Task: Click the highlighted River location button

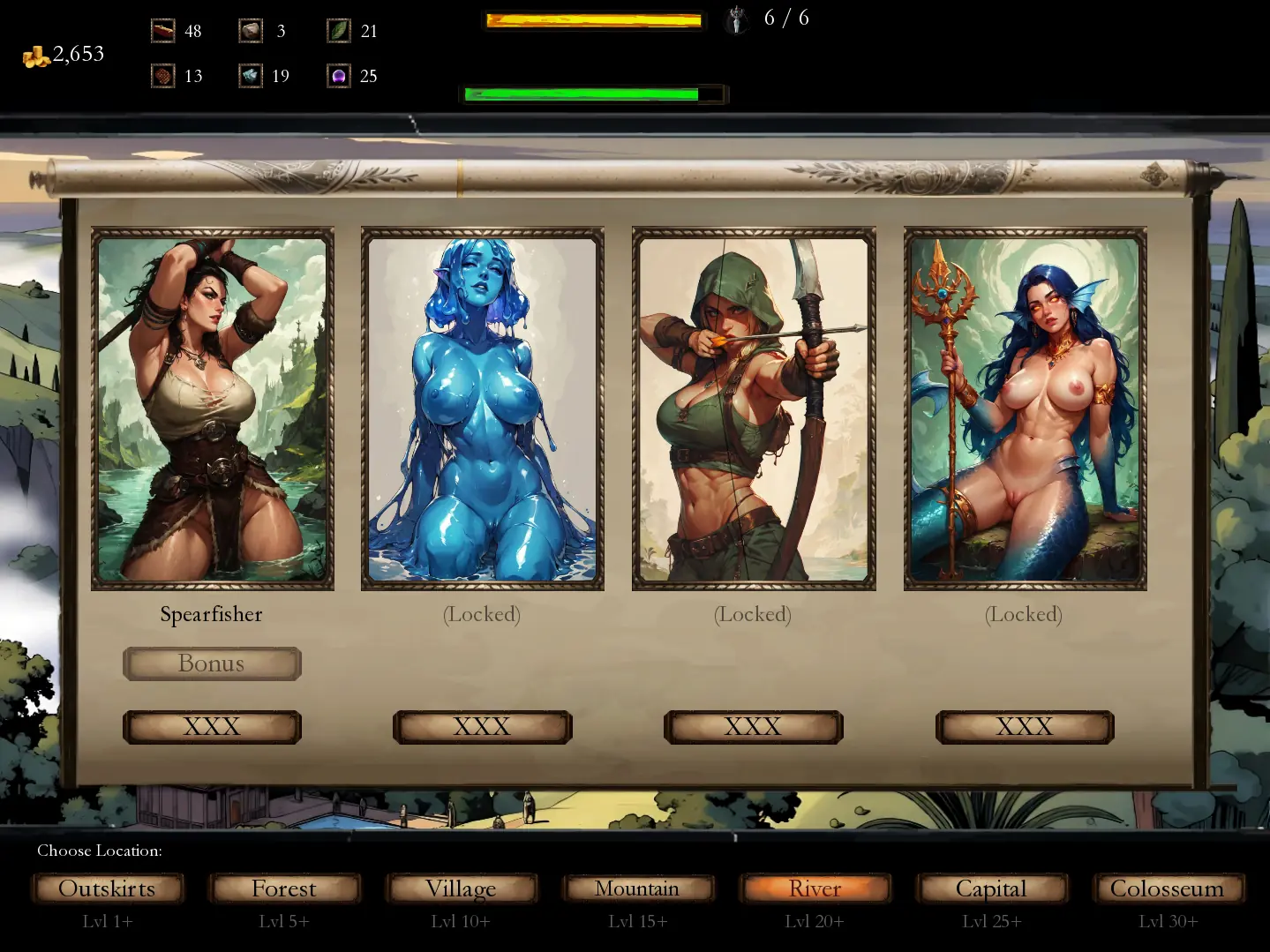Action: [815, 888]
